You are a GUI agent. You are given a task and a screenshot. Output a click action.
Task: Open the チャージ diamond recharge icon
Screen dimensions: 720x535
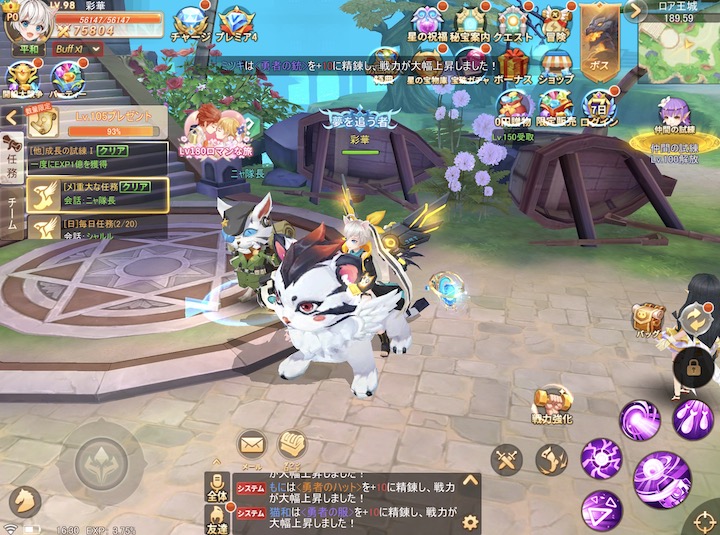pos(190,22)
